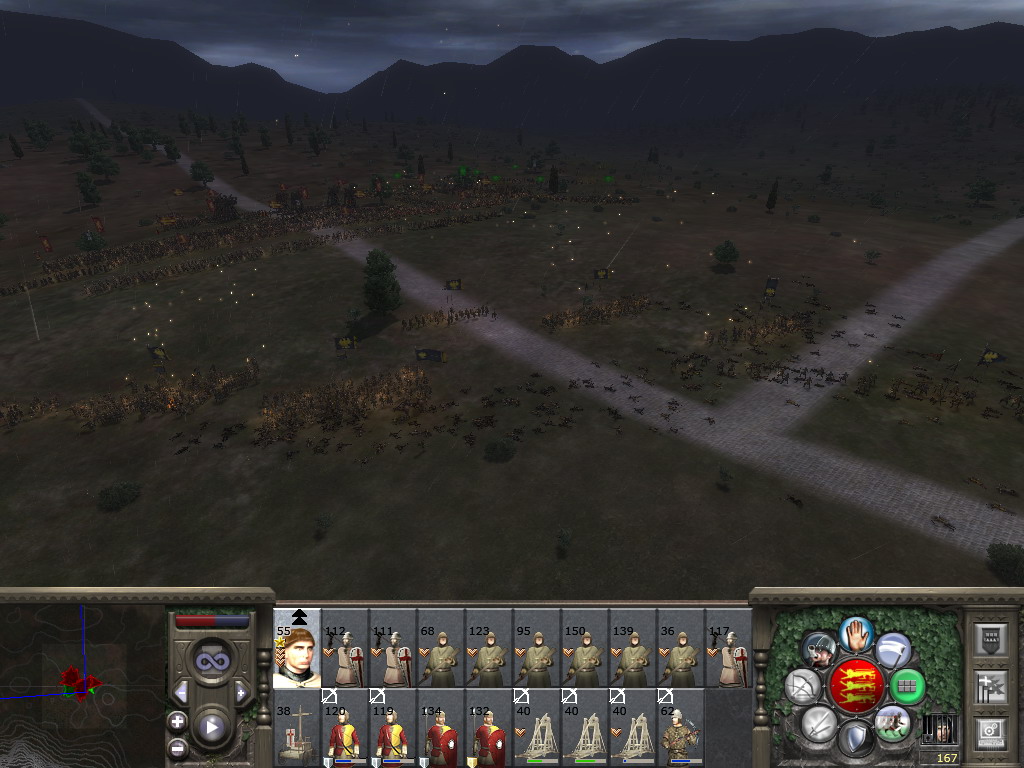1024x768 pixels.
Task: Increase the battle speed with the right arrow
Action: pyautogui.click(x=241, y=692)
